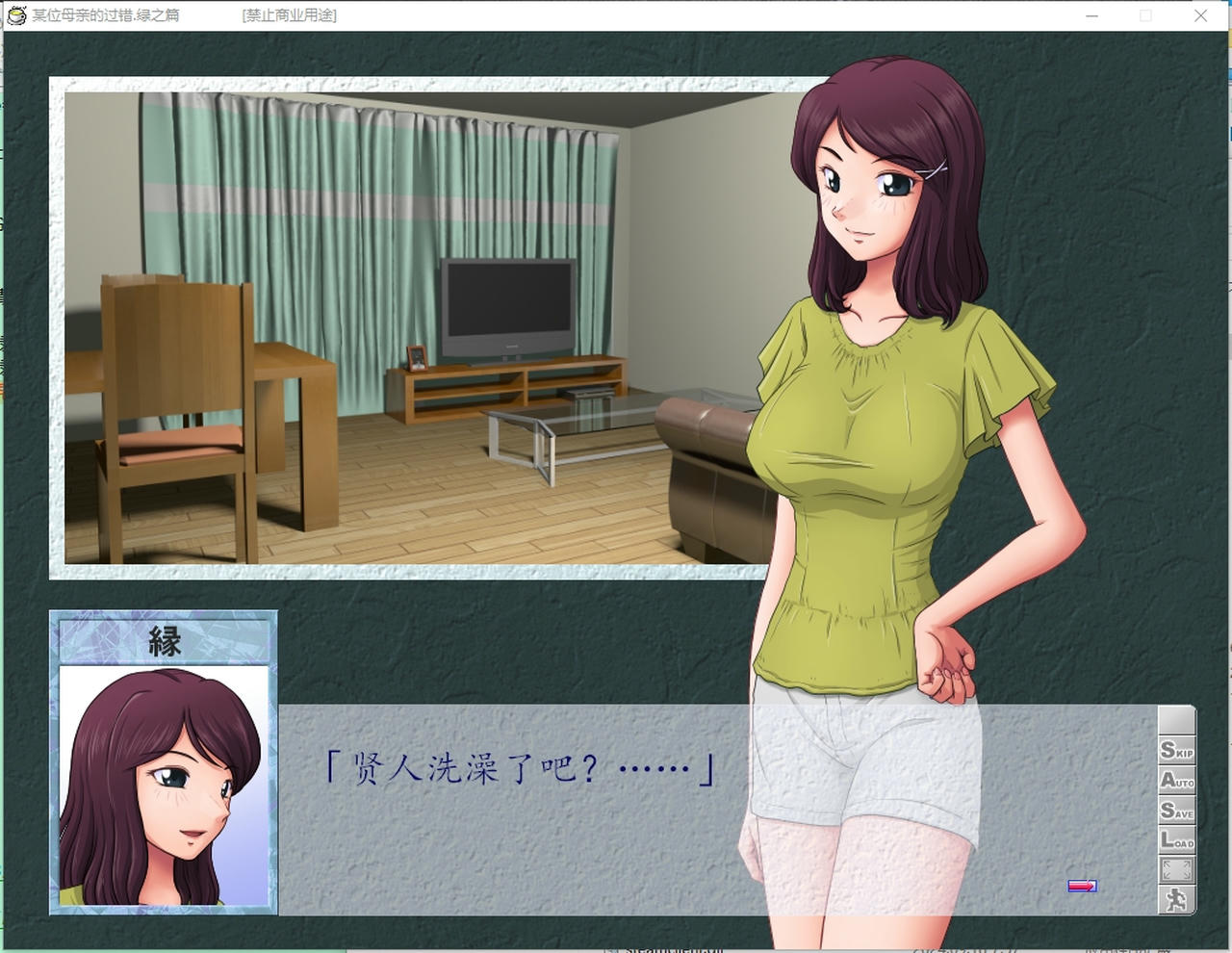Open the Save screen via the Save icon
The image size is (1232, 953).
(1176, 811)
